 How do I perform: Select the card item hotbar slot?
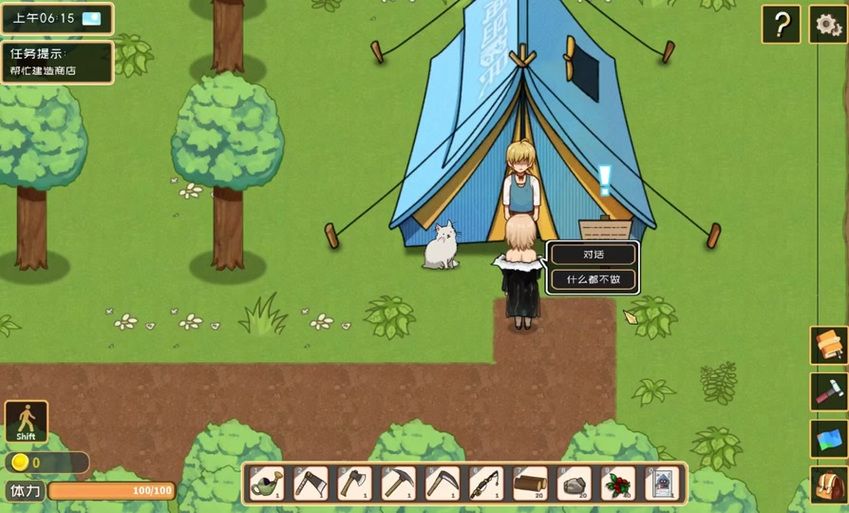662,484
